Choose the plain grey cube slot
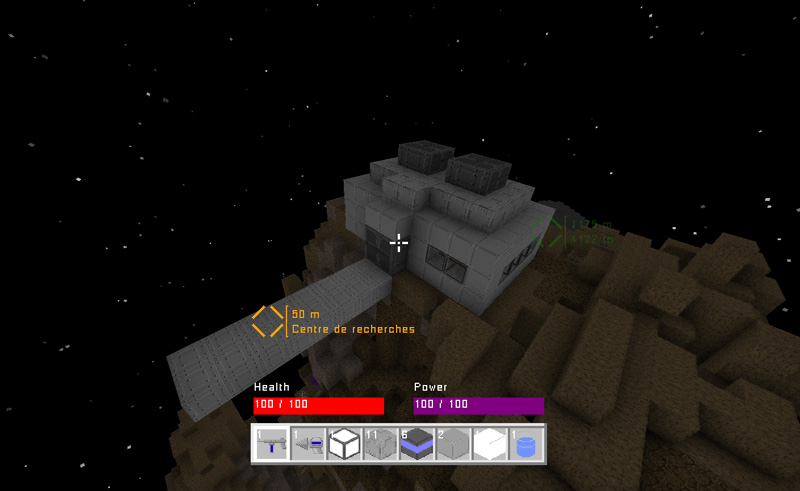 [453, 443]
